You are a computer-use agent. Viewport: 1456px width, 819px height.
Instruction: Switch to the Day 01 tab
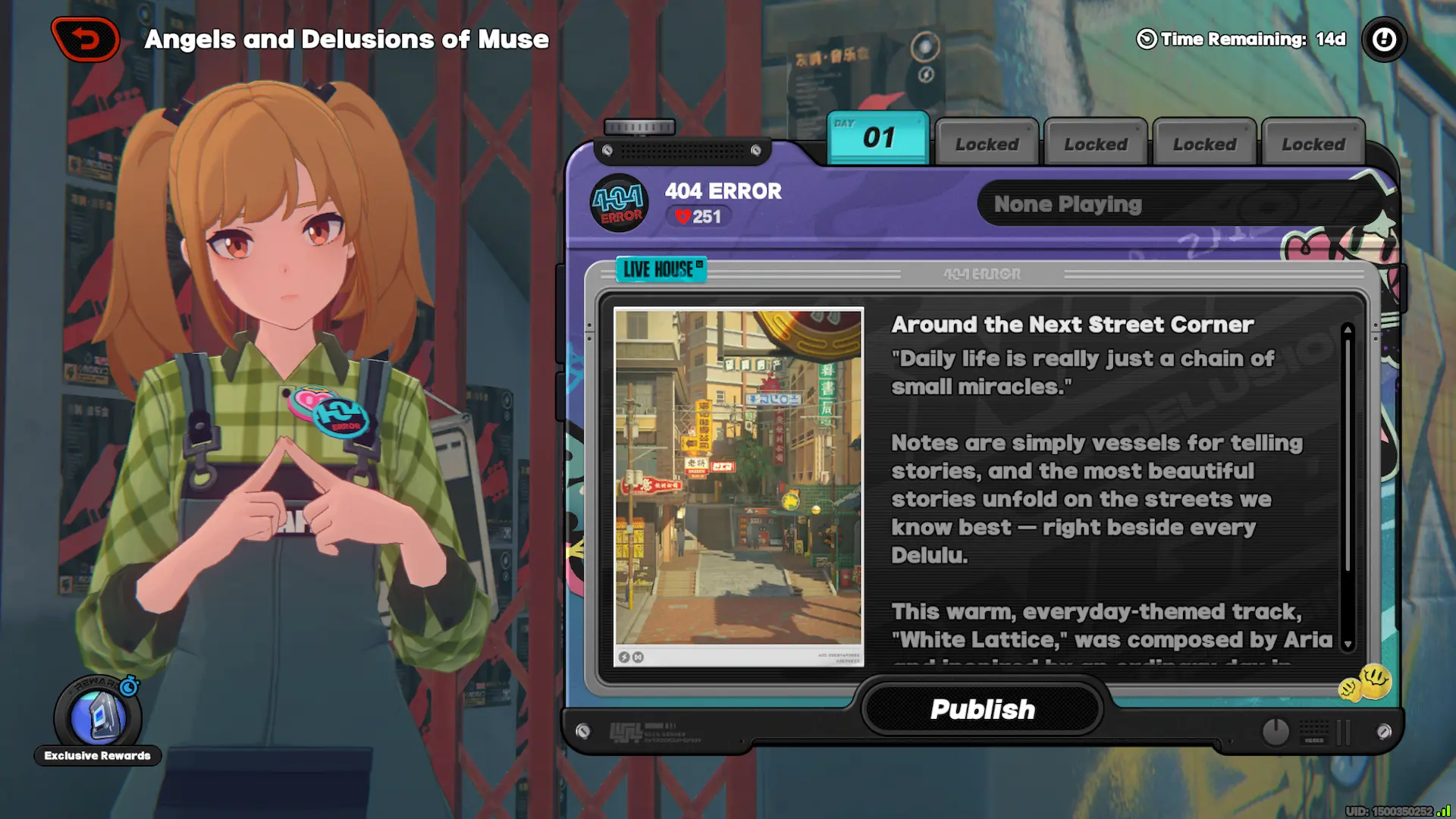pos(877,138)
